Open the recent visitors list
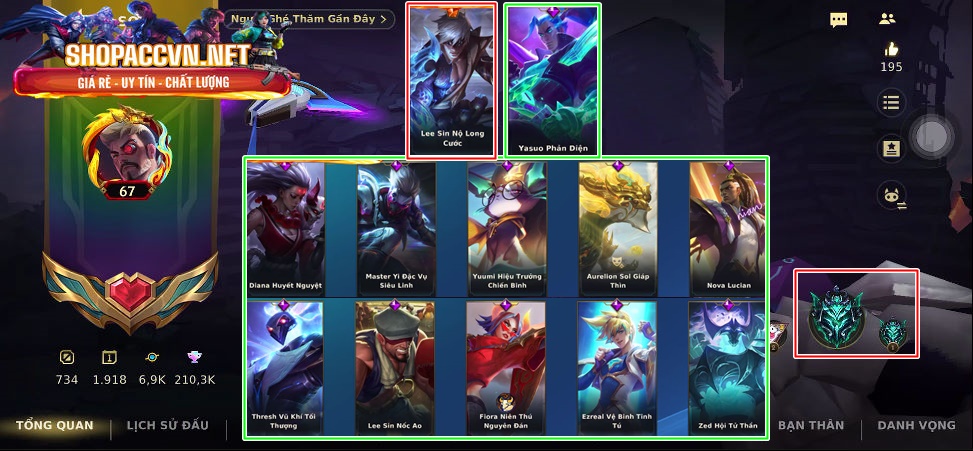973x451 pixels. (x=309, y=19)
